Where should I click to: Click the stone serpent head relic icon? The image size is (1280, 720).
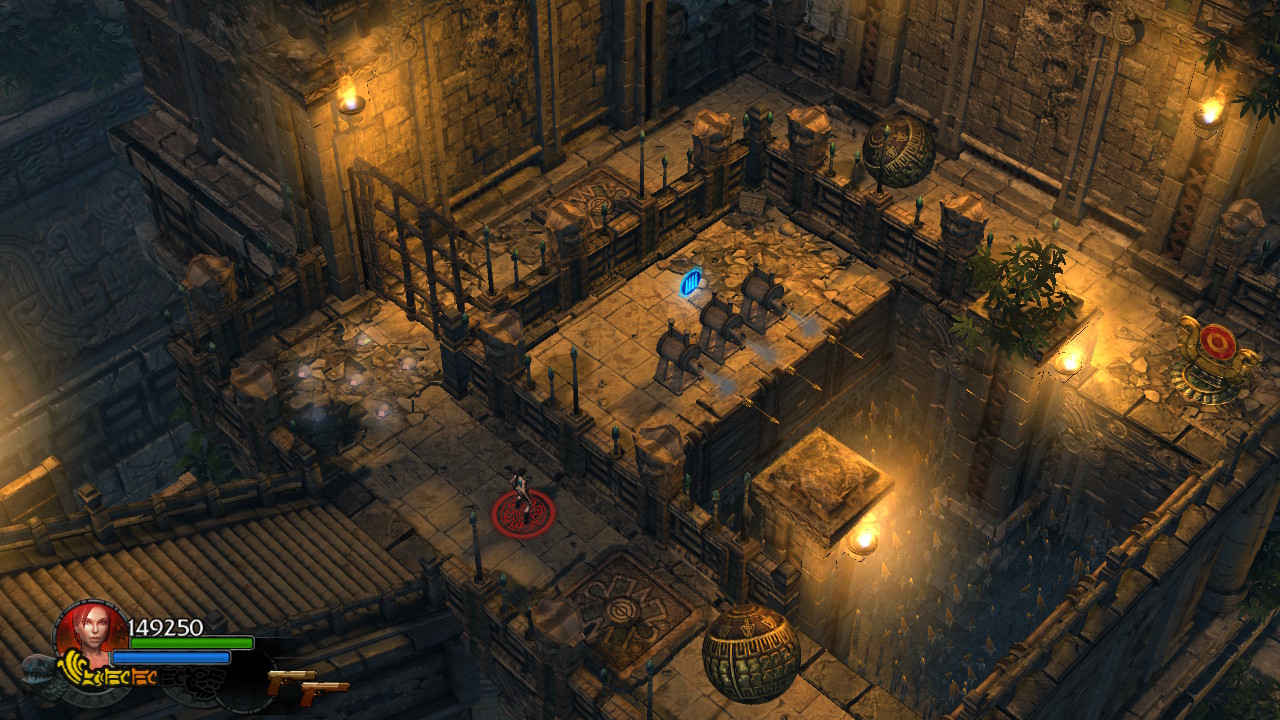40,670
